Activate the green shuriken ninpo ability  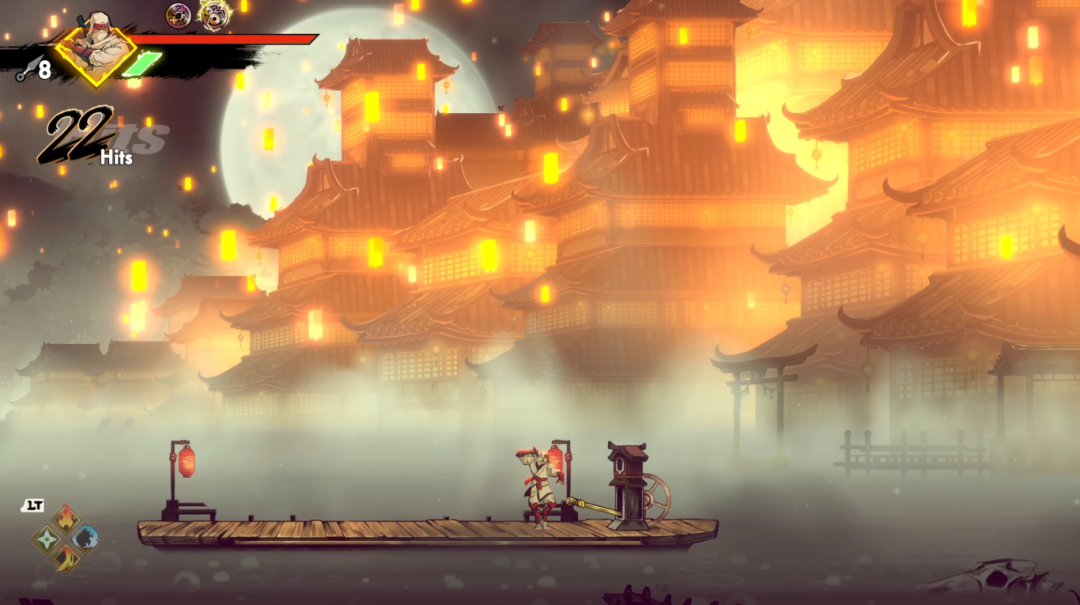(47, 539)
